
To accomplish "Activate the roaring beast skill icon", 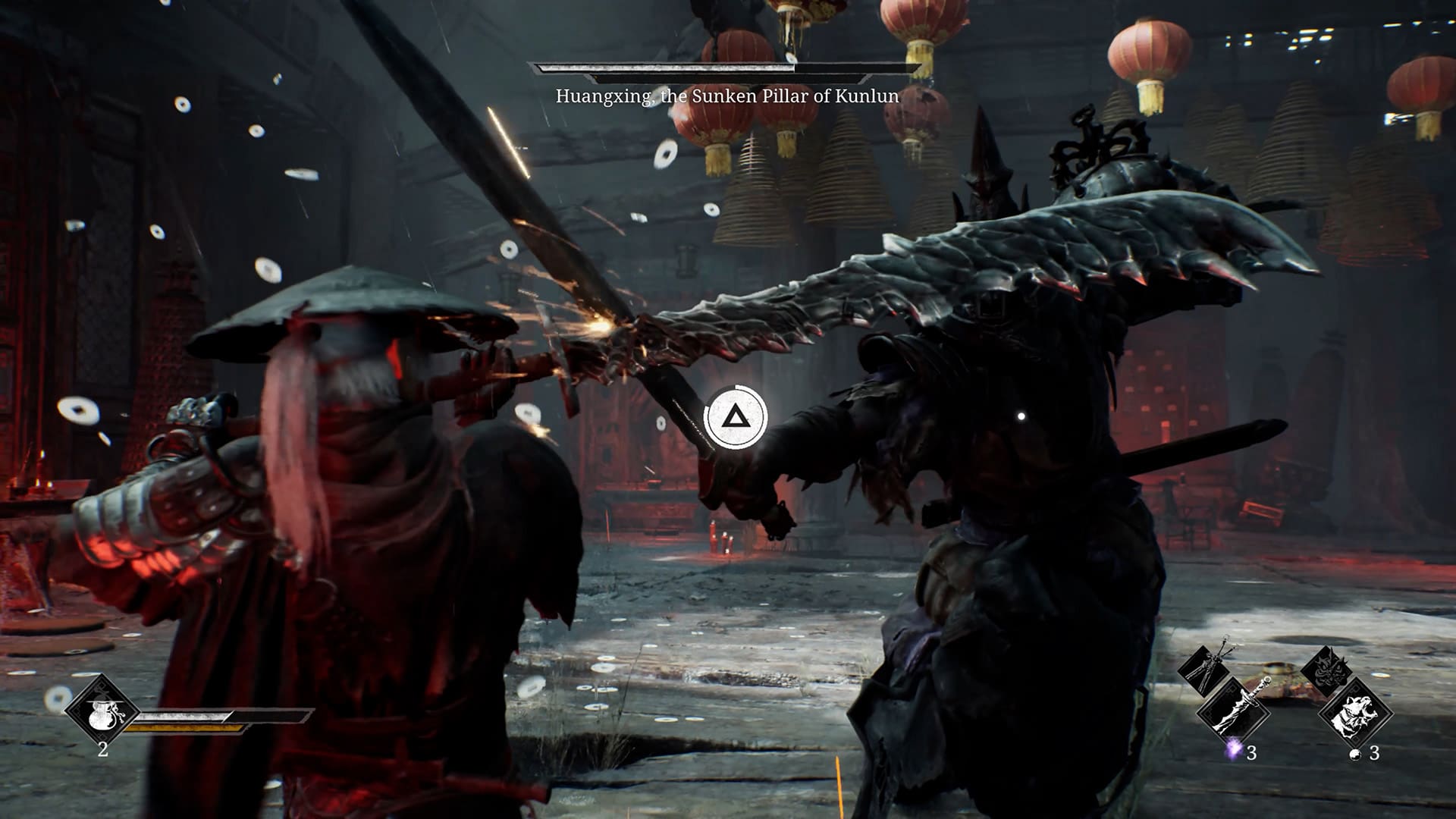I will (x=1356, y=712).
